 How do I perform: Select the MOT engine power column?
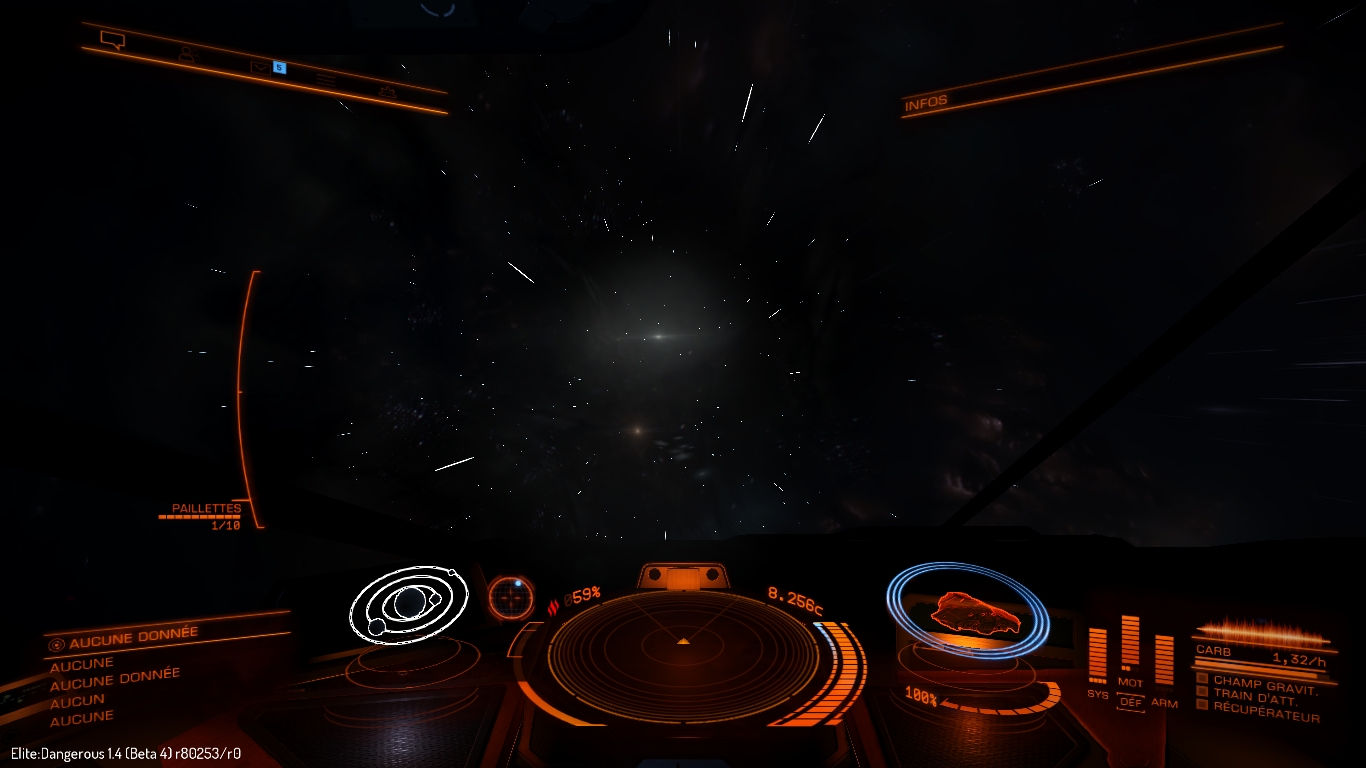pyautogui.click(x=1130, y=645)
